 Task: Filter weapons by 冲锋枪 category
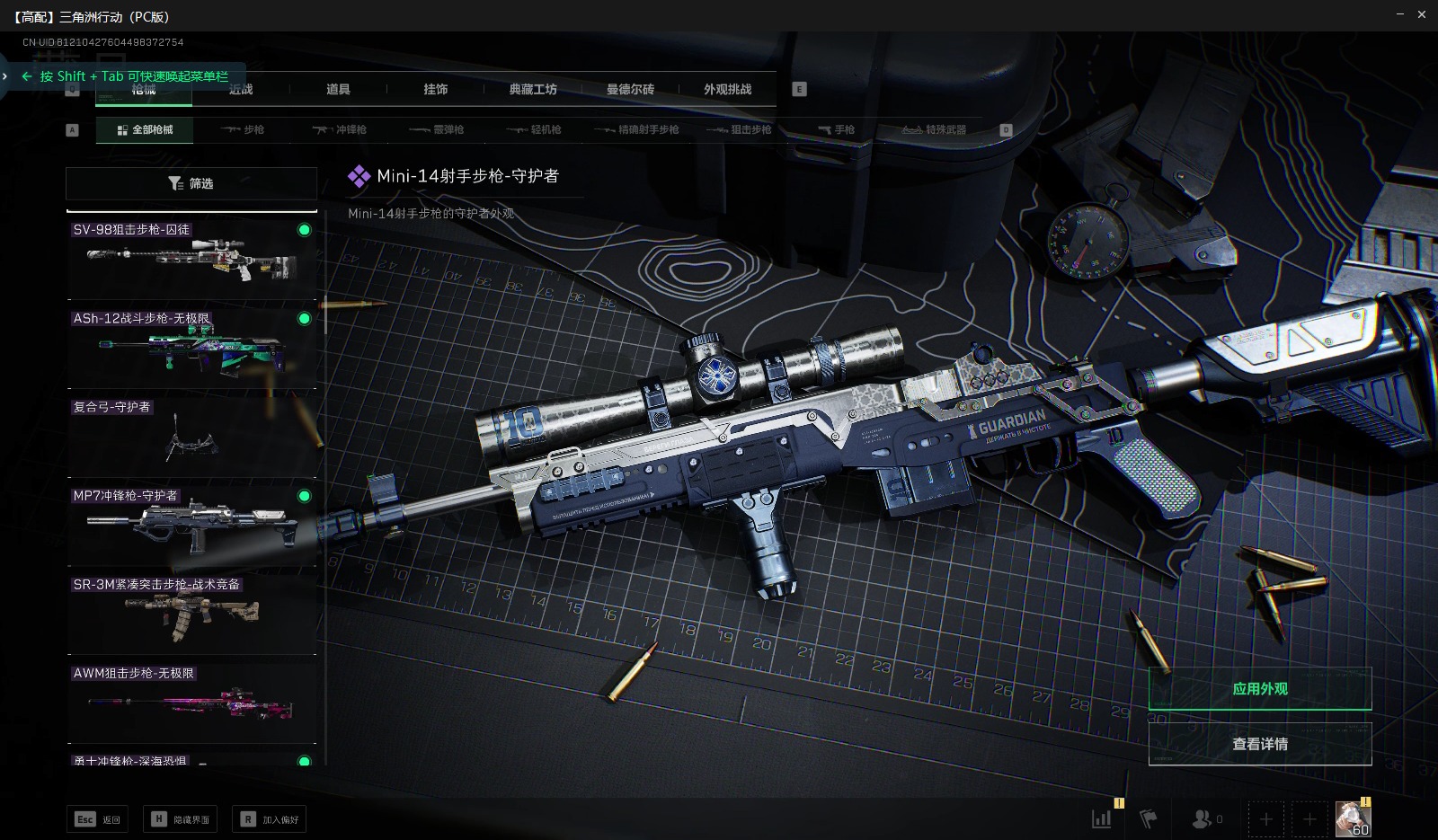pos(341,129)
